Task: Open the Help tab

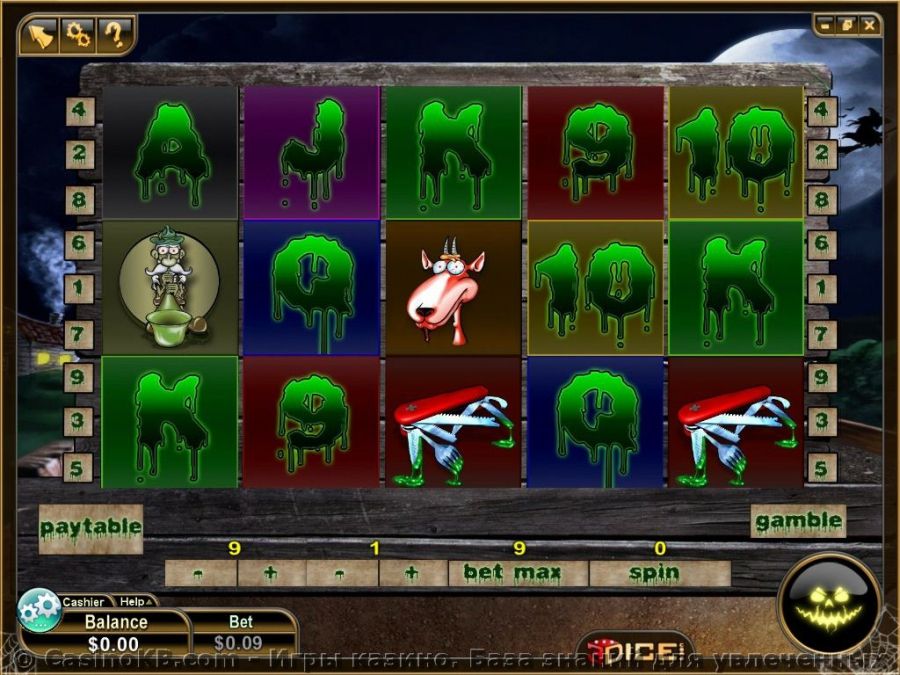Action: coord(134,602)
